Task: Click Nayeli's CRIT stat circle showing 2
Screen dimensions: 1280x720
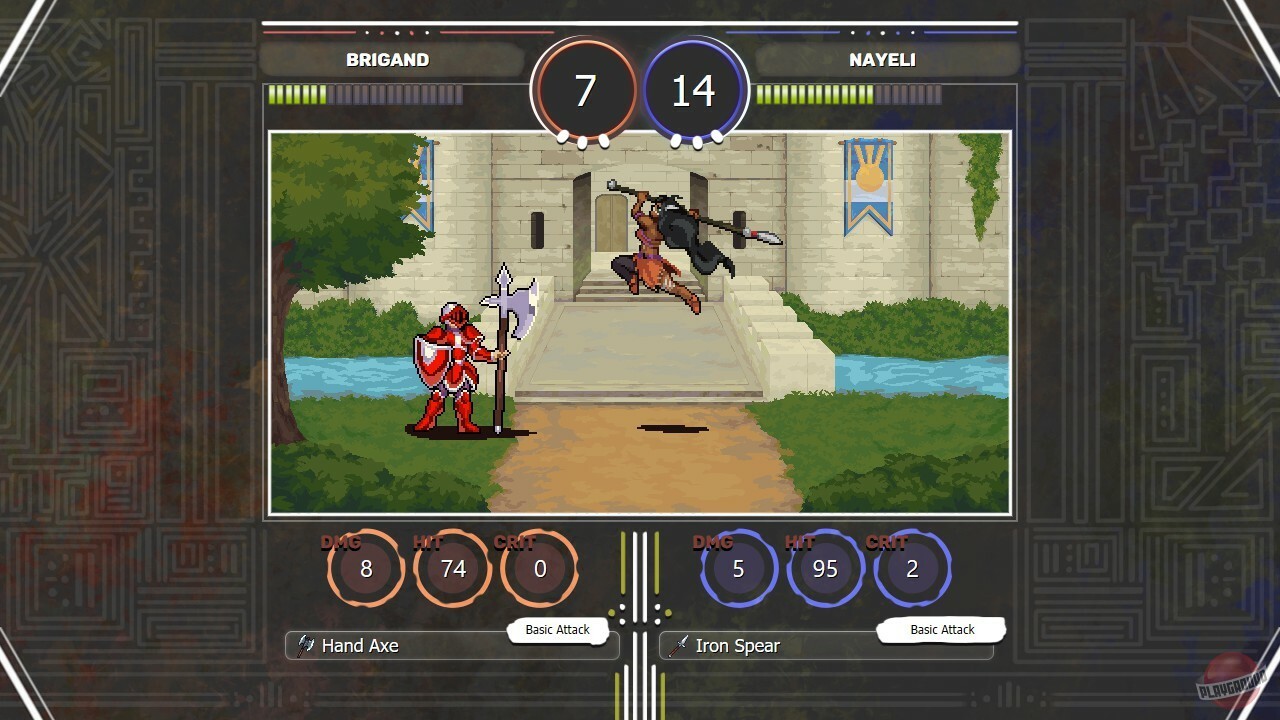Action: pos(912,568)
